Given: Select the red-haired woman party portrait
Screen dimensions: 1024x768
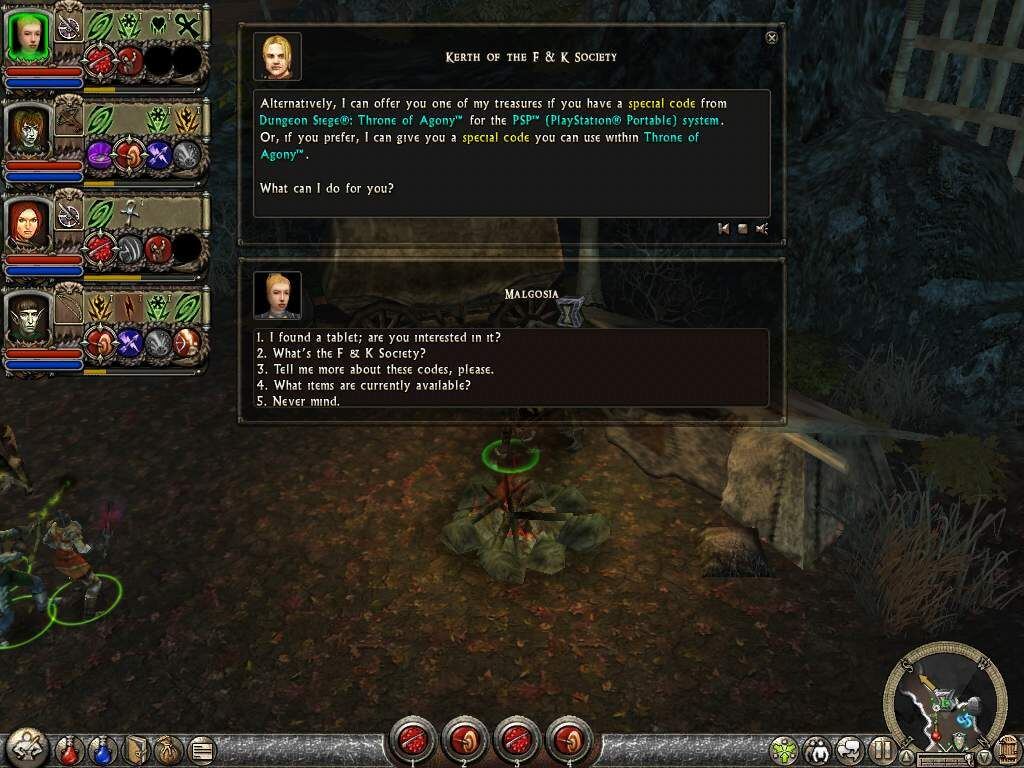Looking at the screenshot, I should [28, 225].
